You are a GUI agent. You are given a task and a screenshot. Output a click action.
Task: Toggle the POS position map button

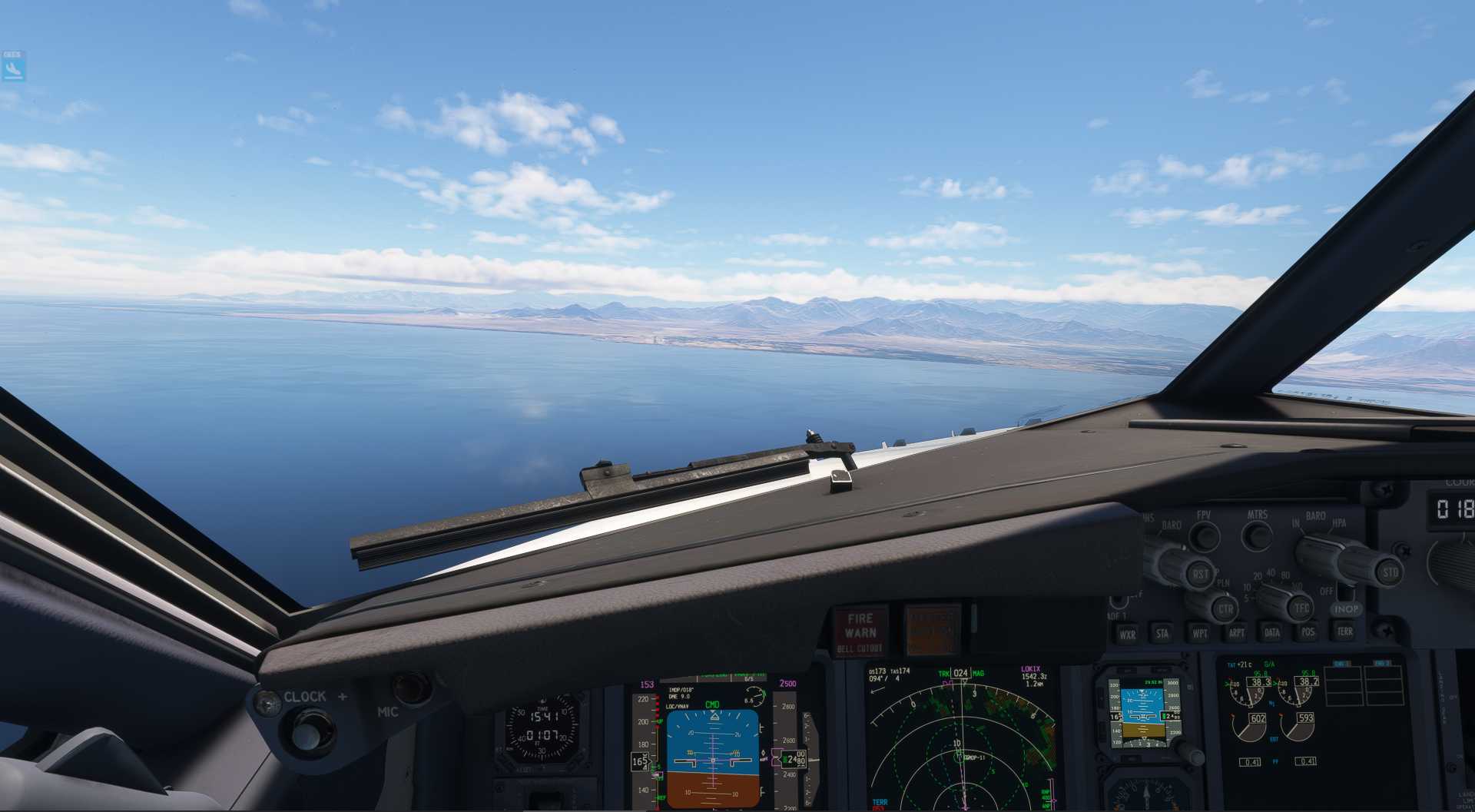point(1308,632)
